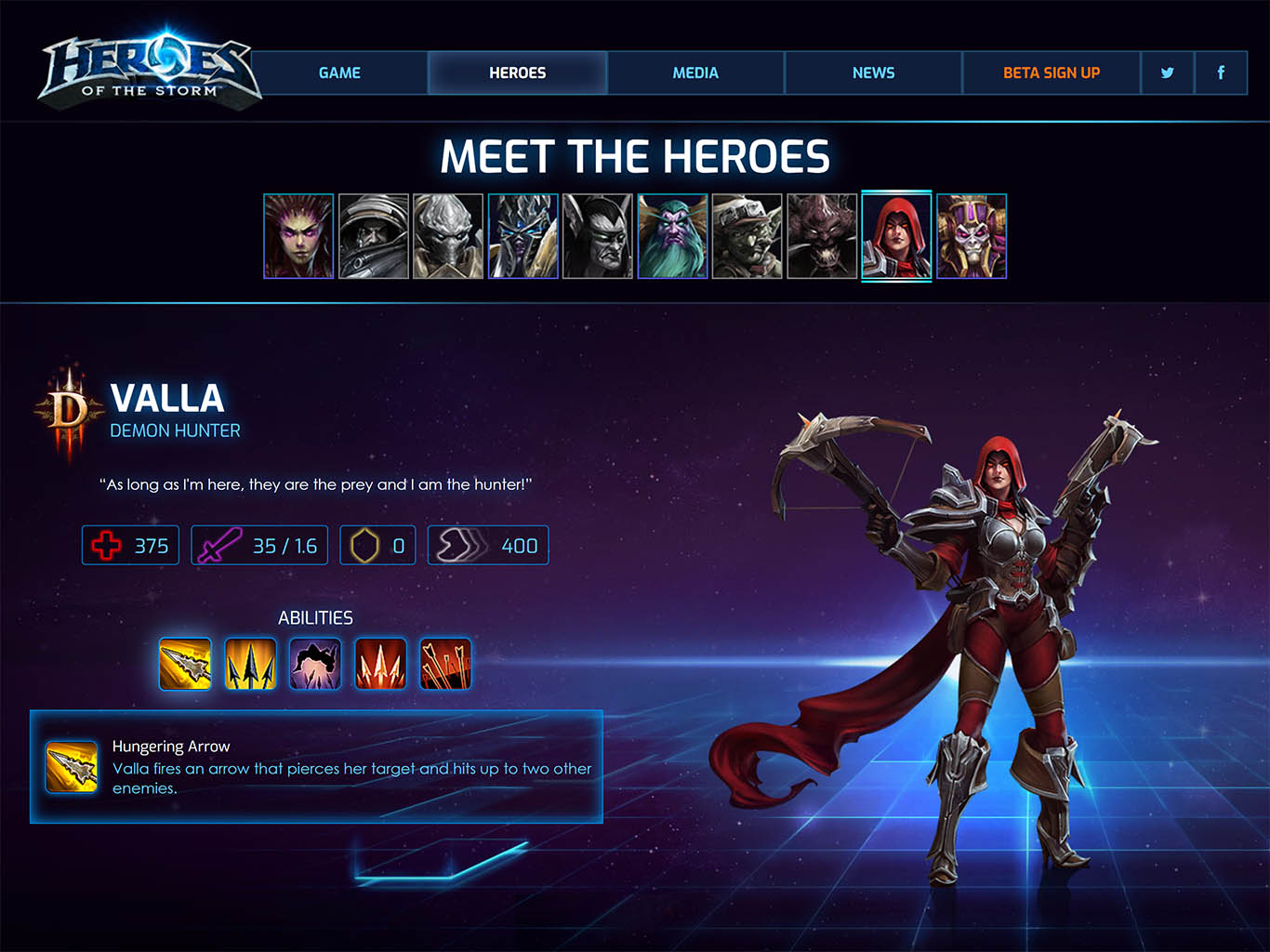Open the Twitter bird link

tap(1167, 73)
